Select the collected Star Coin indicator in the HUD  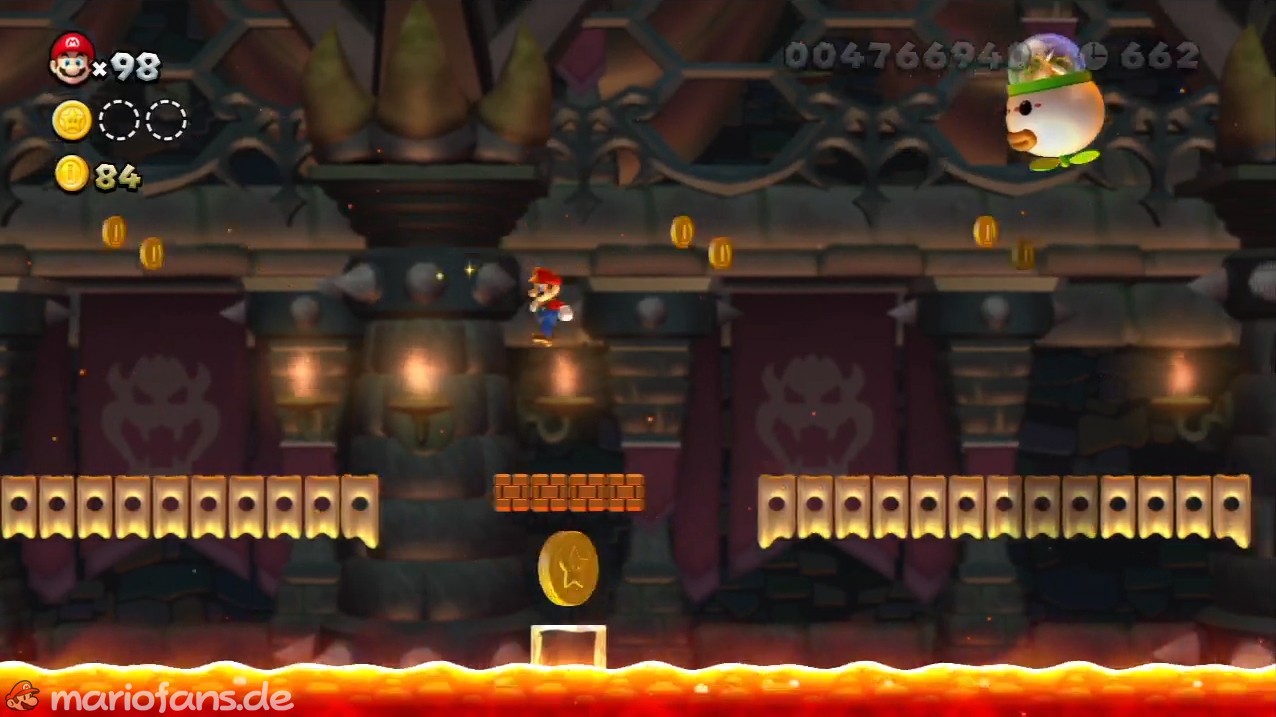tap(72, 120)
